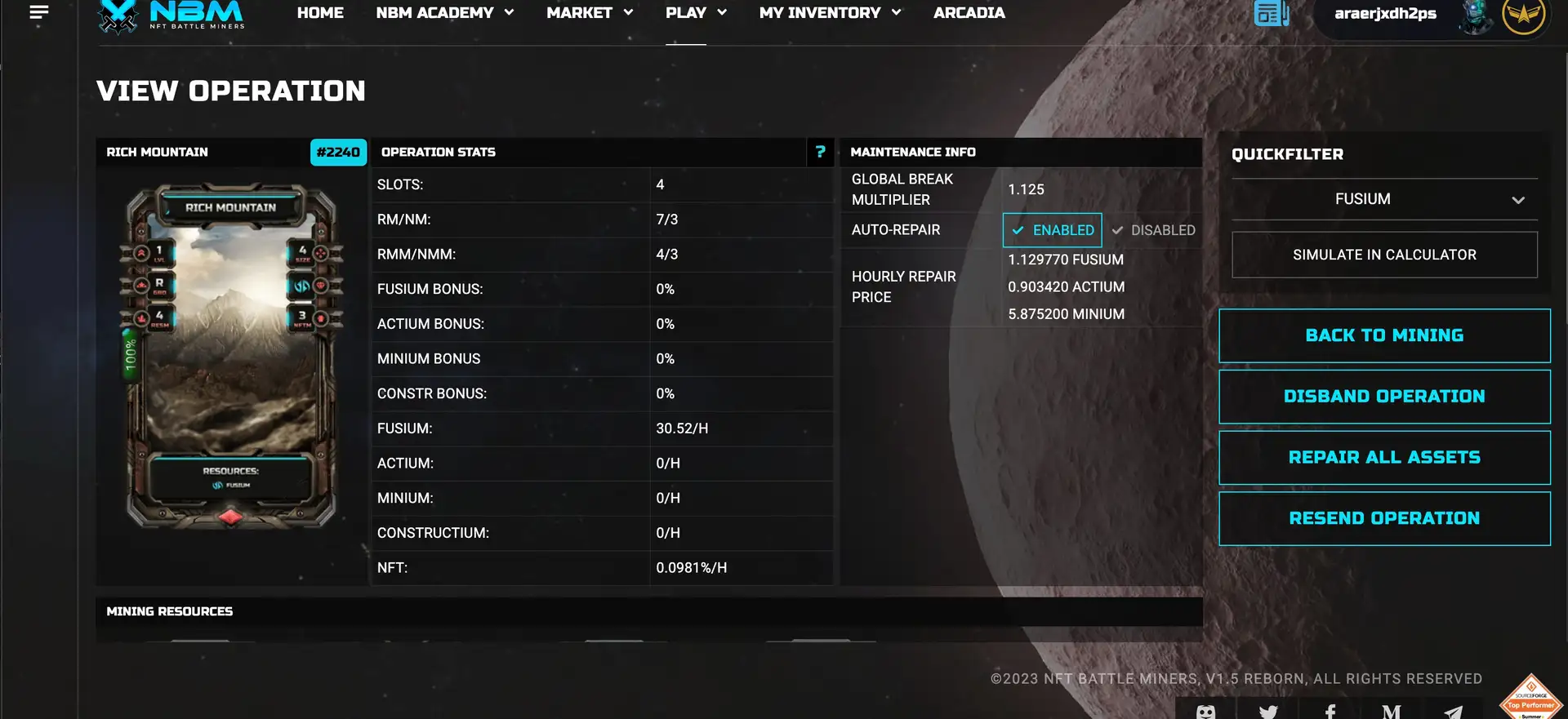Resend the operation
Viewport: 1568px width, 719px height.
click(x=1384, y=518)
